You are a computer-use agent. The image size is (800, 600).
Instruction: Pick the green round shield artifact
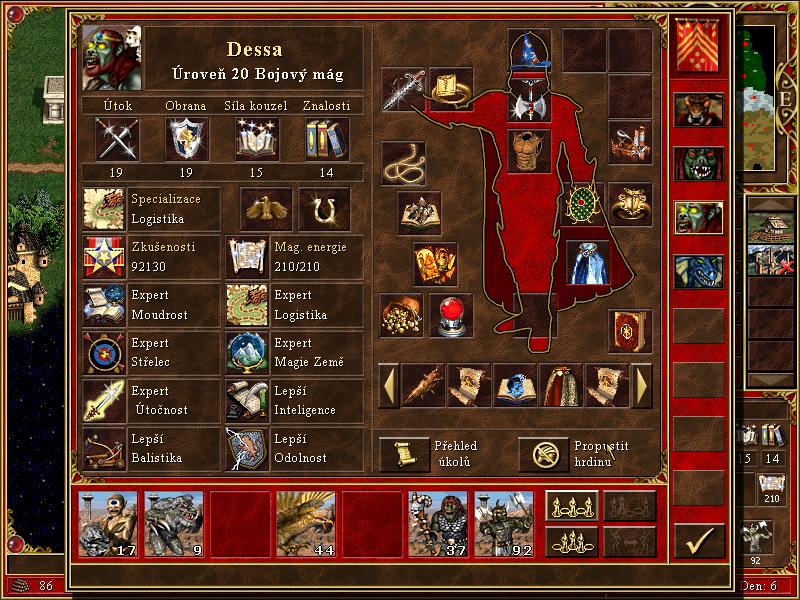[581, 204]
